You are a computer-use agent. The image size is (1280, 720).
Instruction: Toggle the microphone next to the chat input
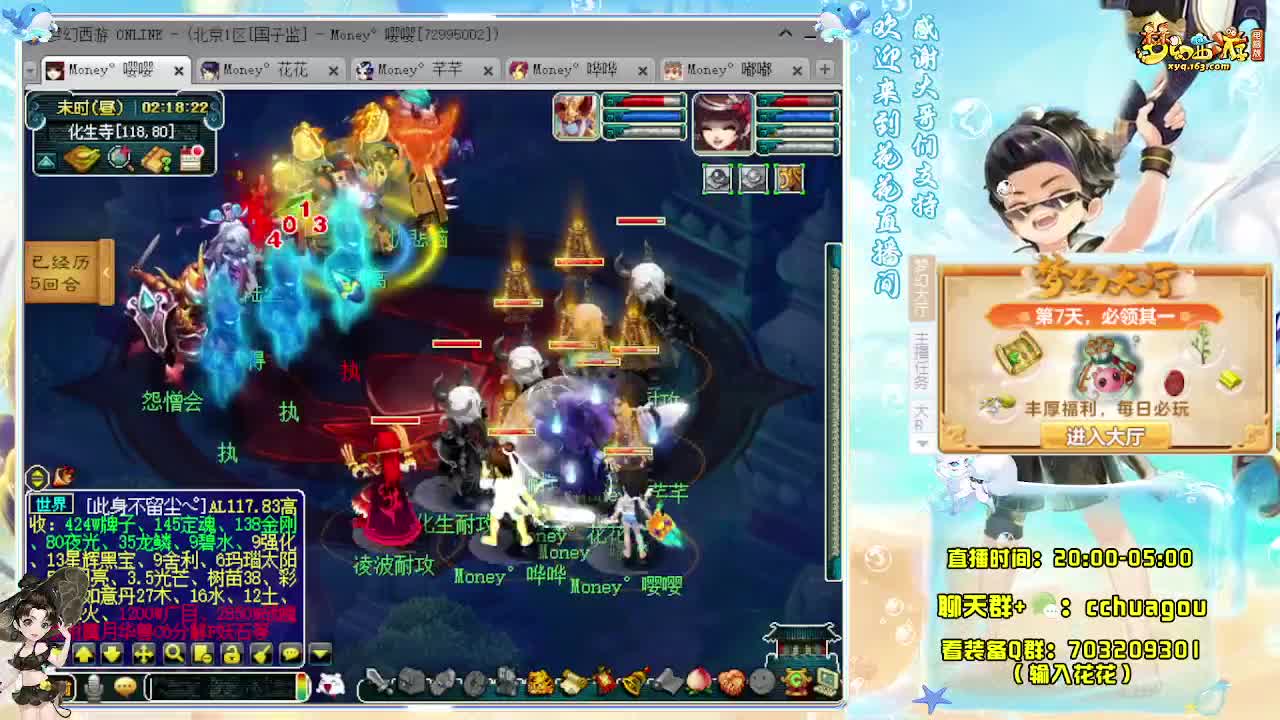(x=93, y=686)
